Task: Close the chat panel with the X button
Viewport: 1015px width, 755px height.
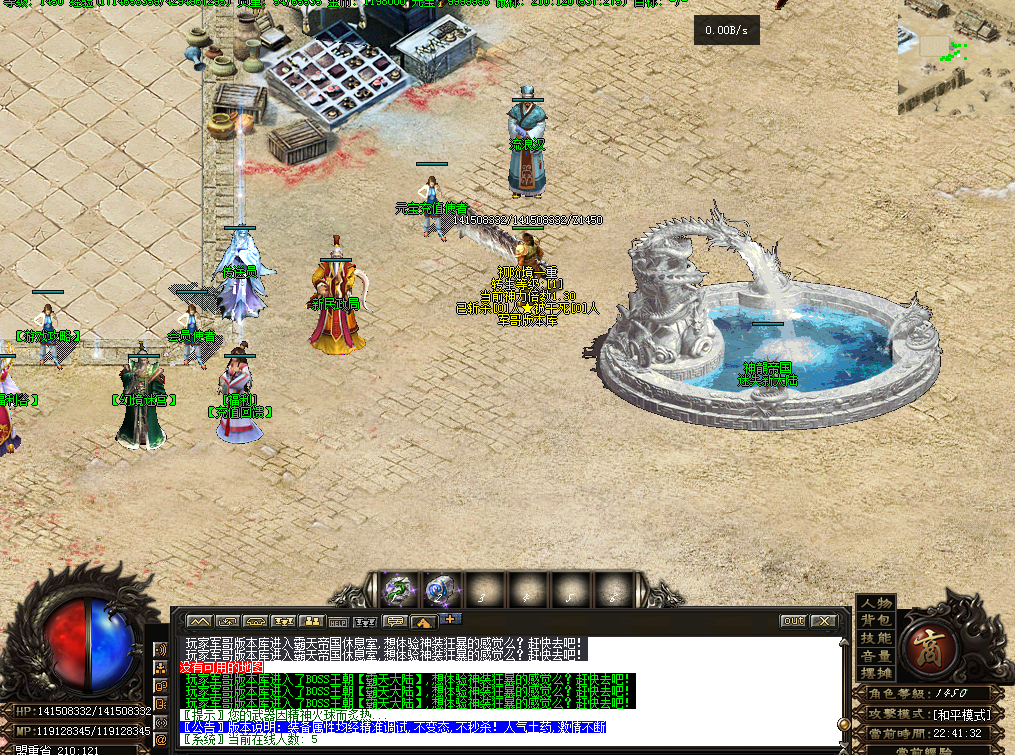Action: pos(823,621)
